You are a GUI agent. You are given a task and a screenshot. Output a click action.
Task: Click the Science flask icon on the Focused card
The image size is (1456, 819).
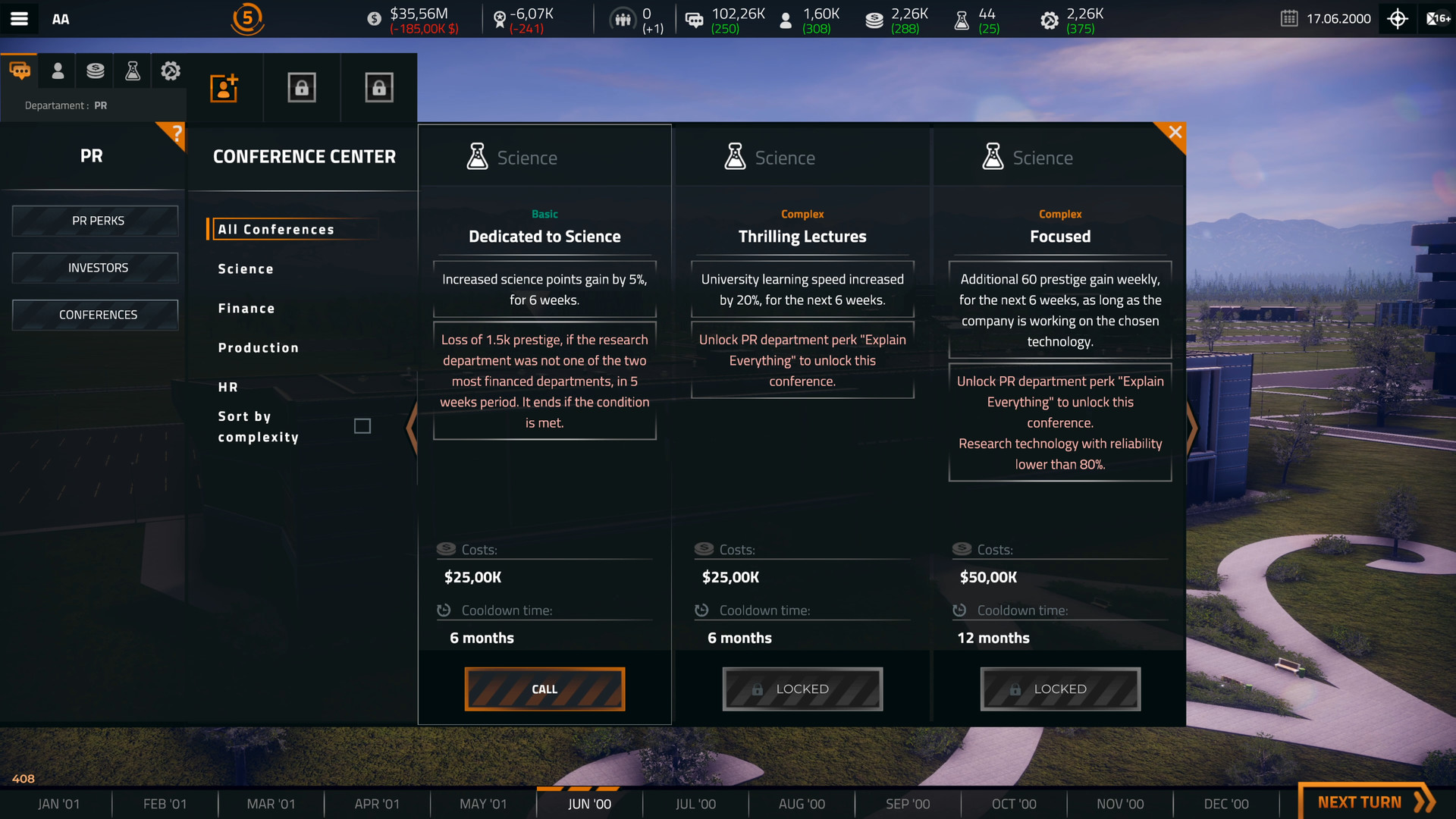click(993, 155)
